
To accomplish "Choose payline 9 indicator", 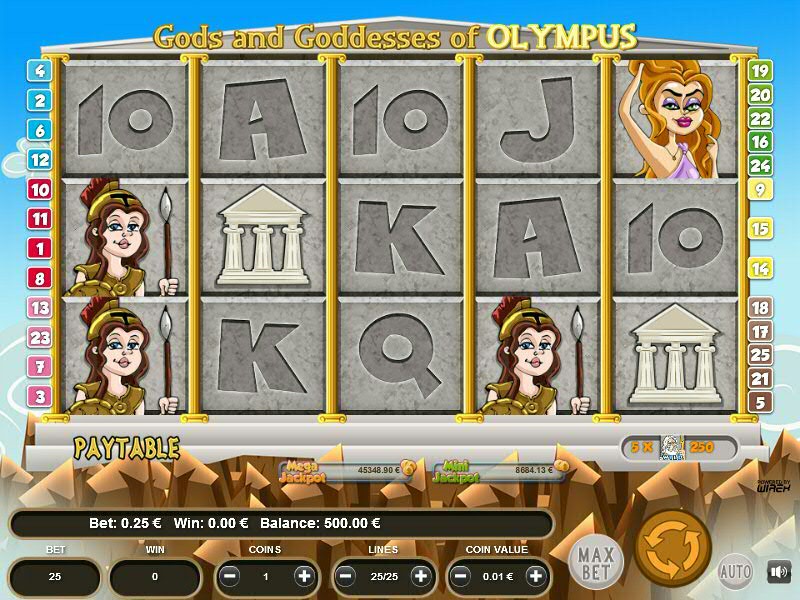I will pyautogui.click(x=760, y=189).
